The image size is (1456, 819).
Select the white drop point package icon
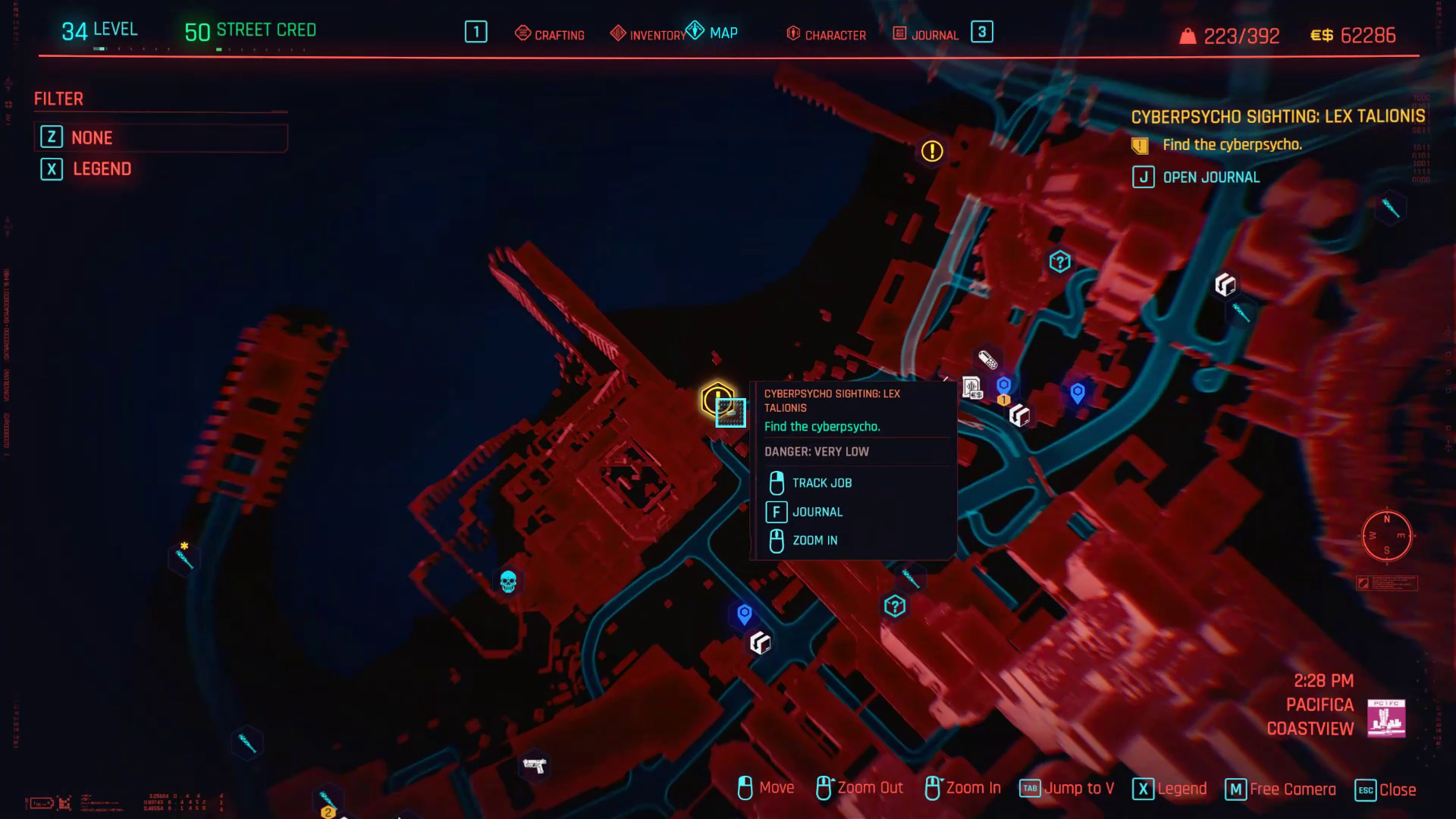pyautogui.click(x=1021, y=415)
